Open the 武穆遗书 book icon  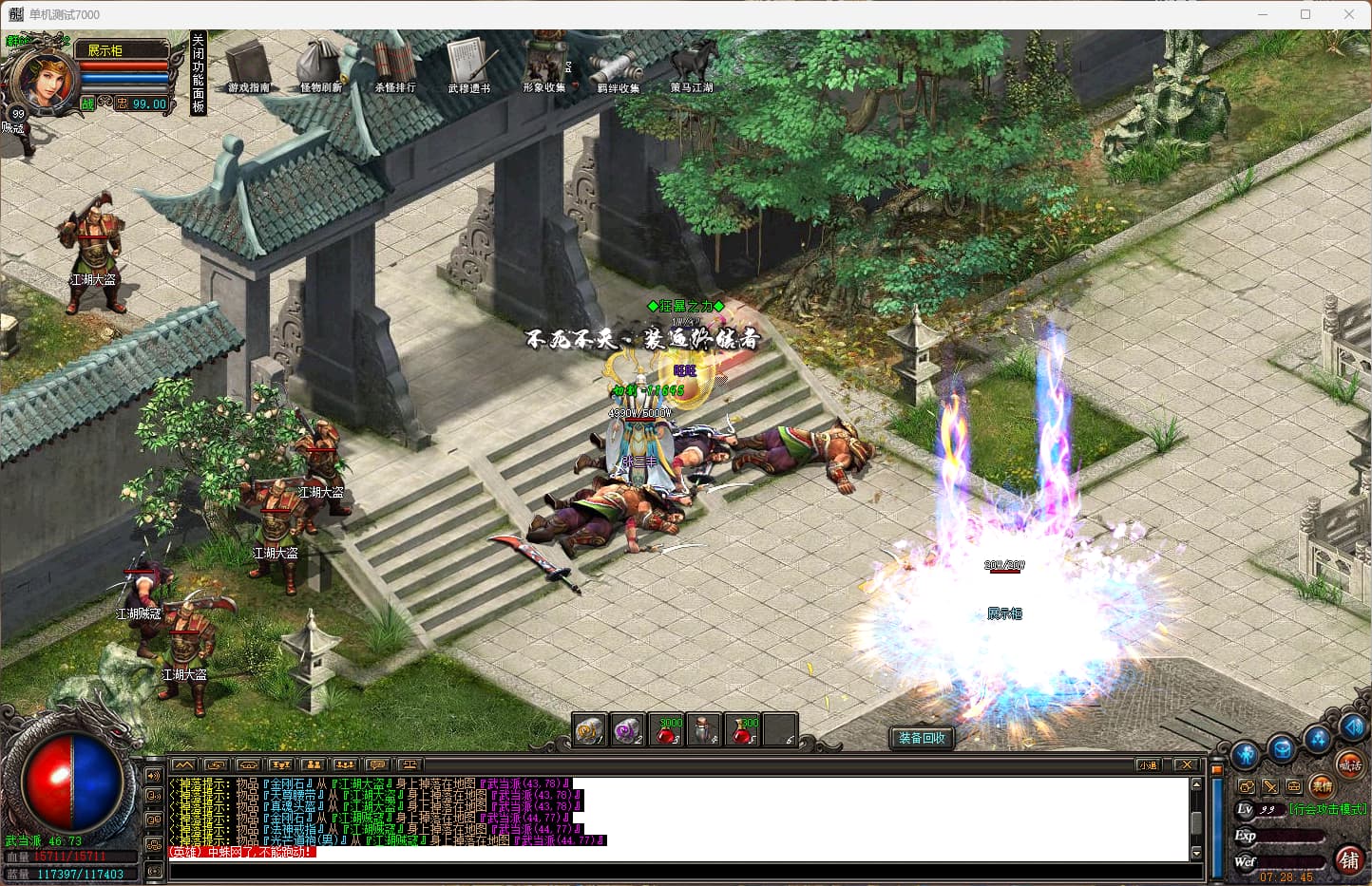coord(468,66)
